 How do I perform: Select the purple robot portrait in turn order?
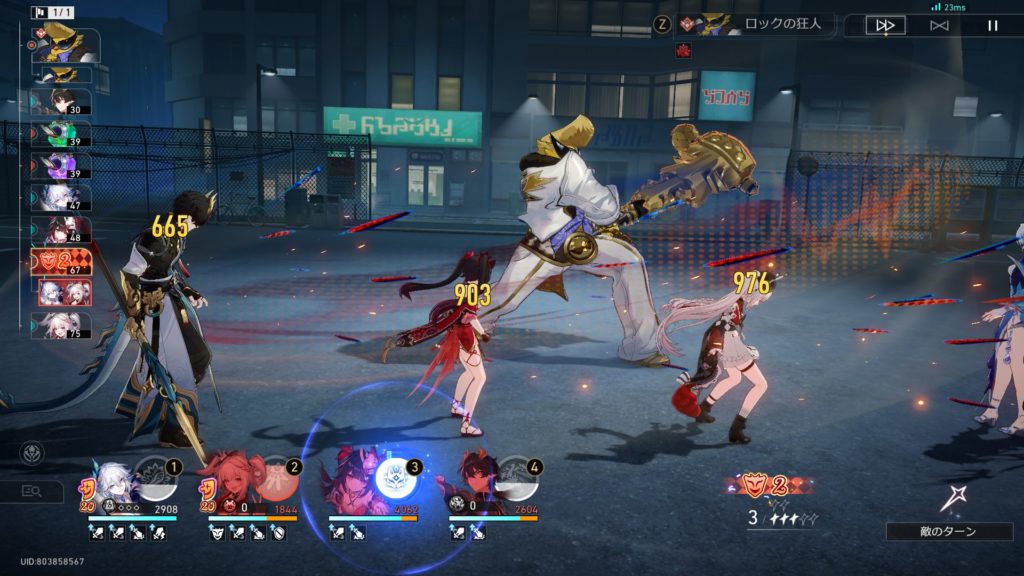click(x=66, y=165)
